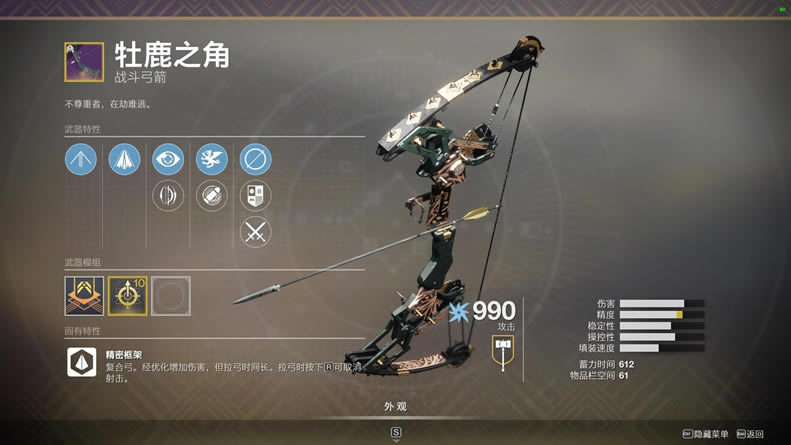Choose the blue dragon trait perk
791x445 pixels.
pyautogui.click(x=211, y=159)
